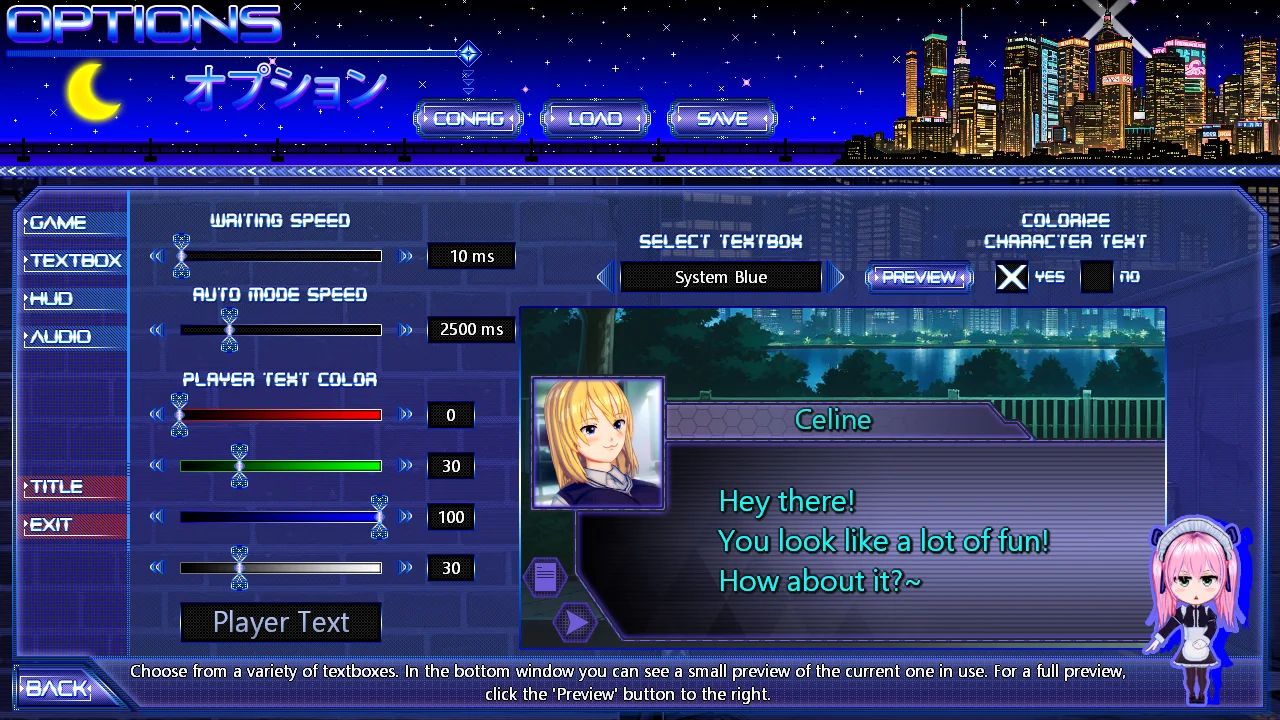The width and height of the screenshot is (1280, 720).
Task: Decrease the auto mode speed value
Action: 156,330
